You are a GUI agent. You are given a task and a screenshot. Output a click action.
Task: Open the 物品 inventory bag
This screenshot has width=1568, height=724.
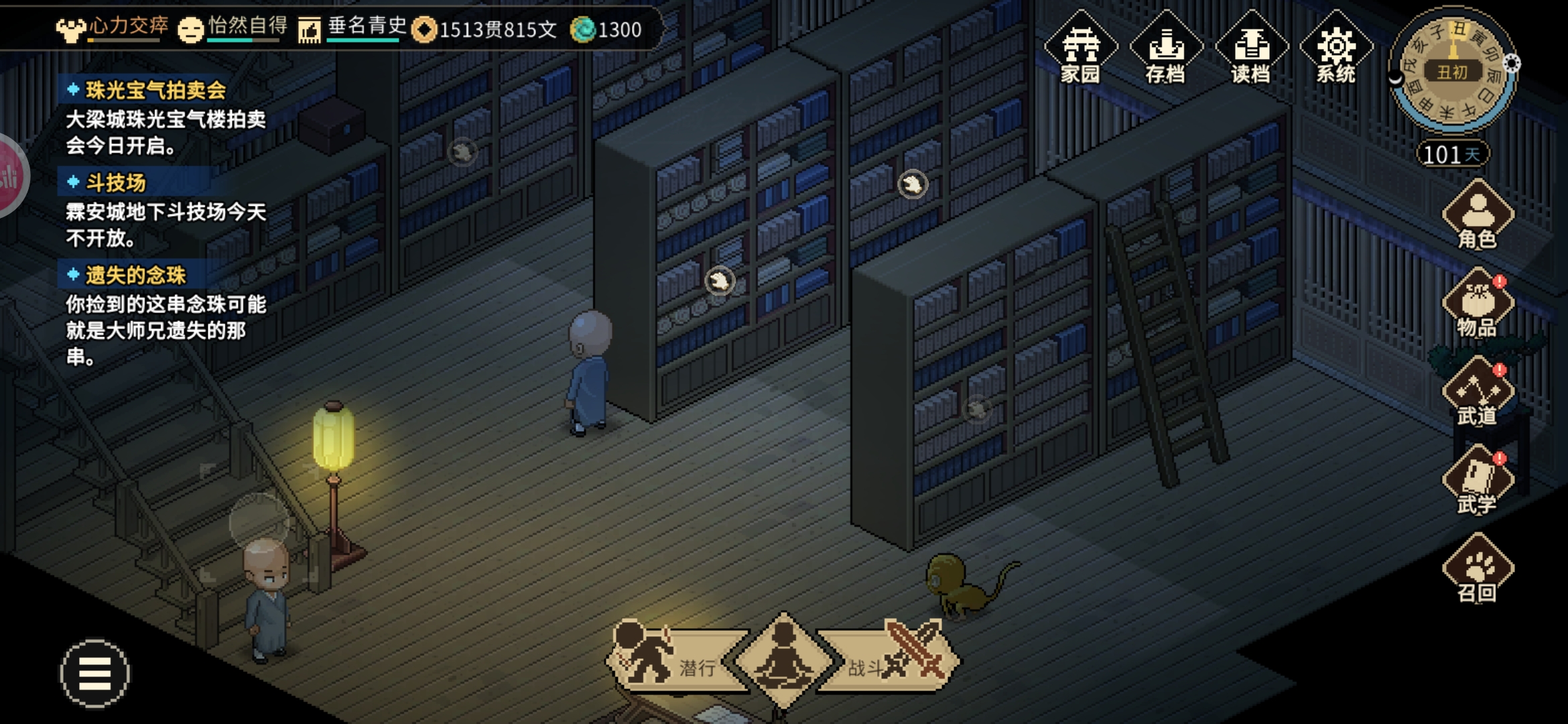[1478, 304]
